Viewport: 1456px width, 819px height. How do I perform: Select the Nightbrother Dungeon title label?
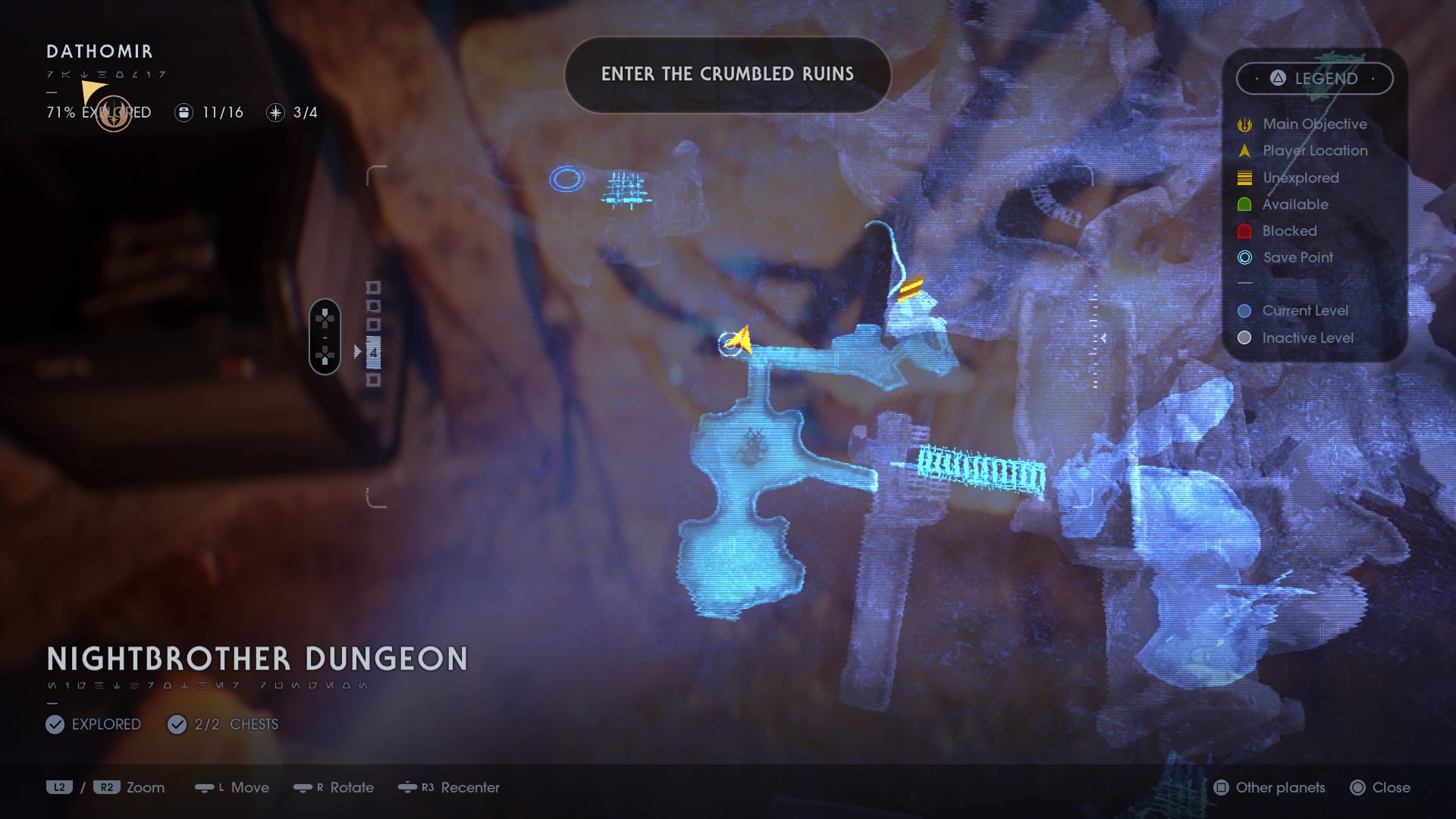click(x=256, y=659)
